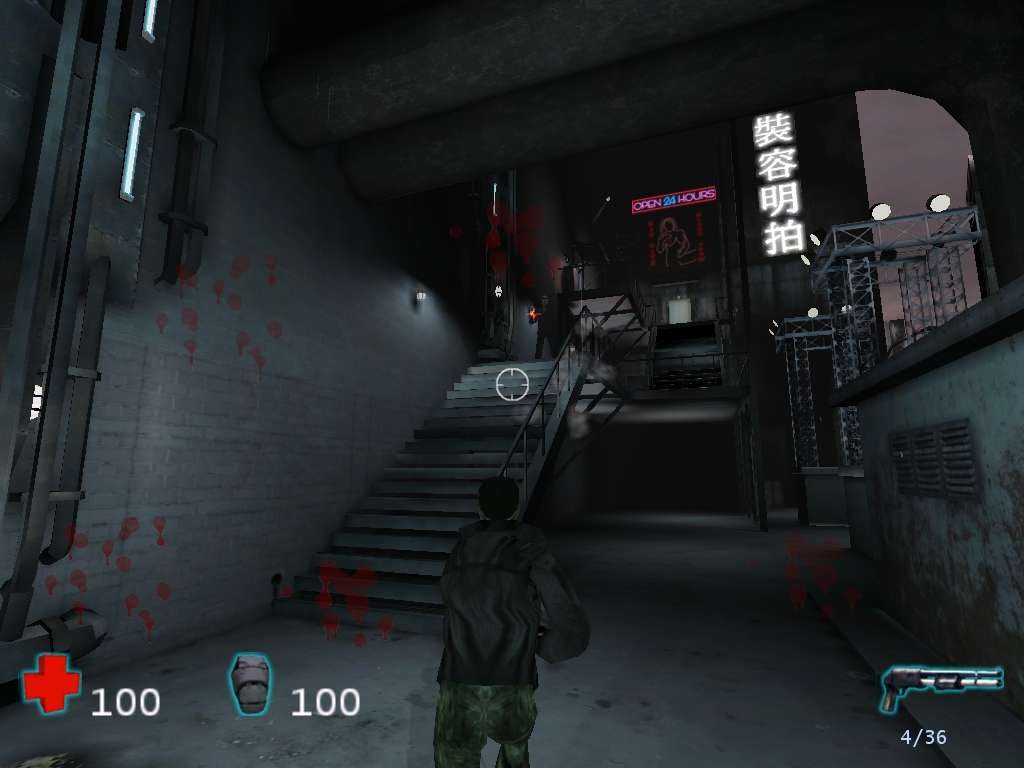Select the body armor vest icon
Image resolution: width=1024 pixels, height=768 pixels.
coord(250,685)
